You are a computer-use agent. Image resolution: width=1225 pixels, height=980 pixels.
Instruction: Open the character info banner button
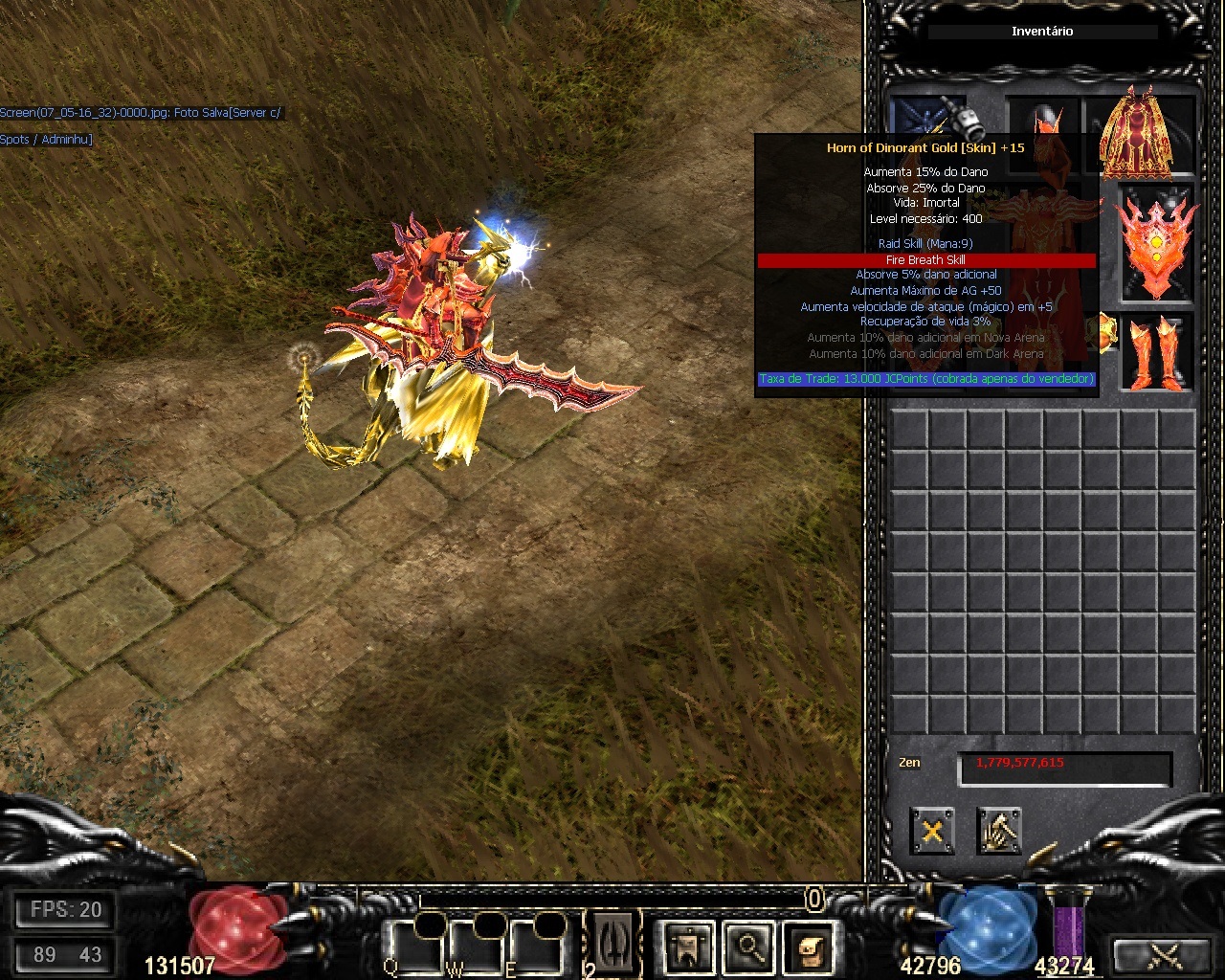(x=687, y=947)
